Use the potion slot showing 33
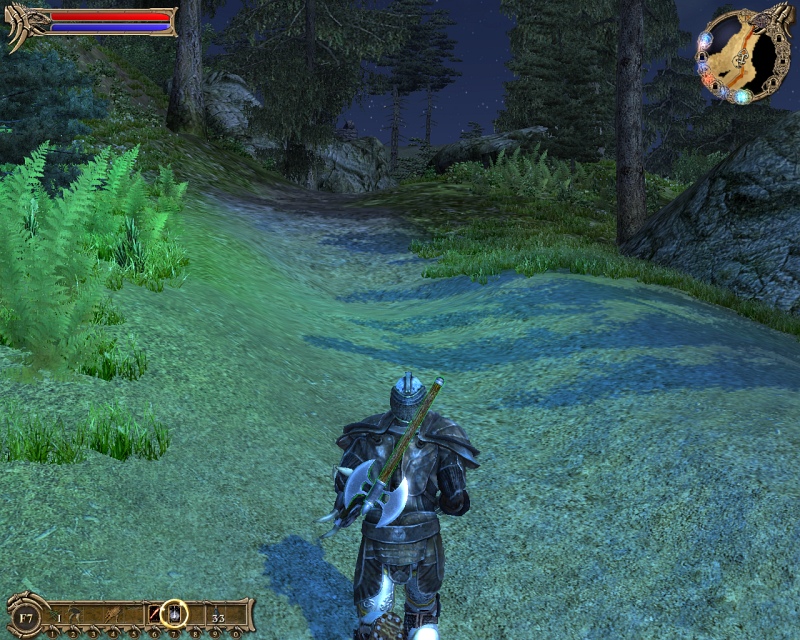Screen dimensions: 800x640 coord(217,616)
